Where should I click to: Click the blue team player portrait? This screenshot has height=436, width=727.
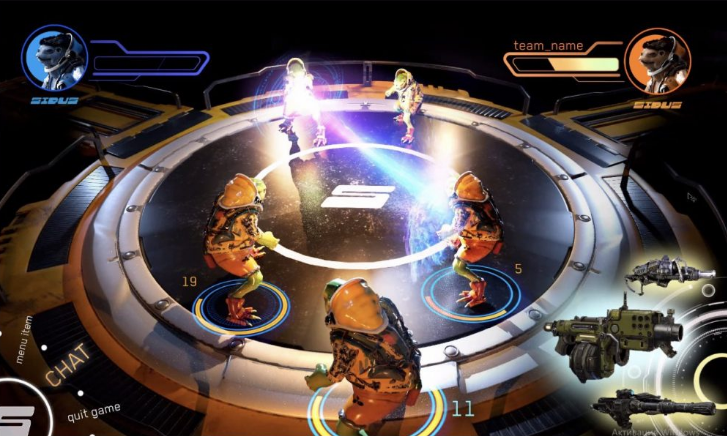(x=54, y=59)
